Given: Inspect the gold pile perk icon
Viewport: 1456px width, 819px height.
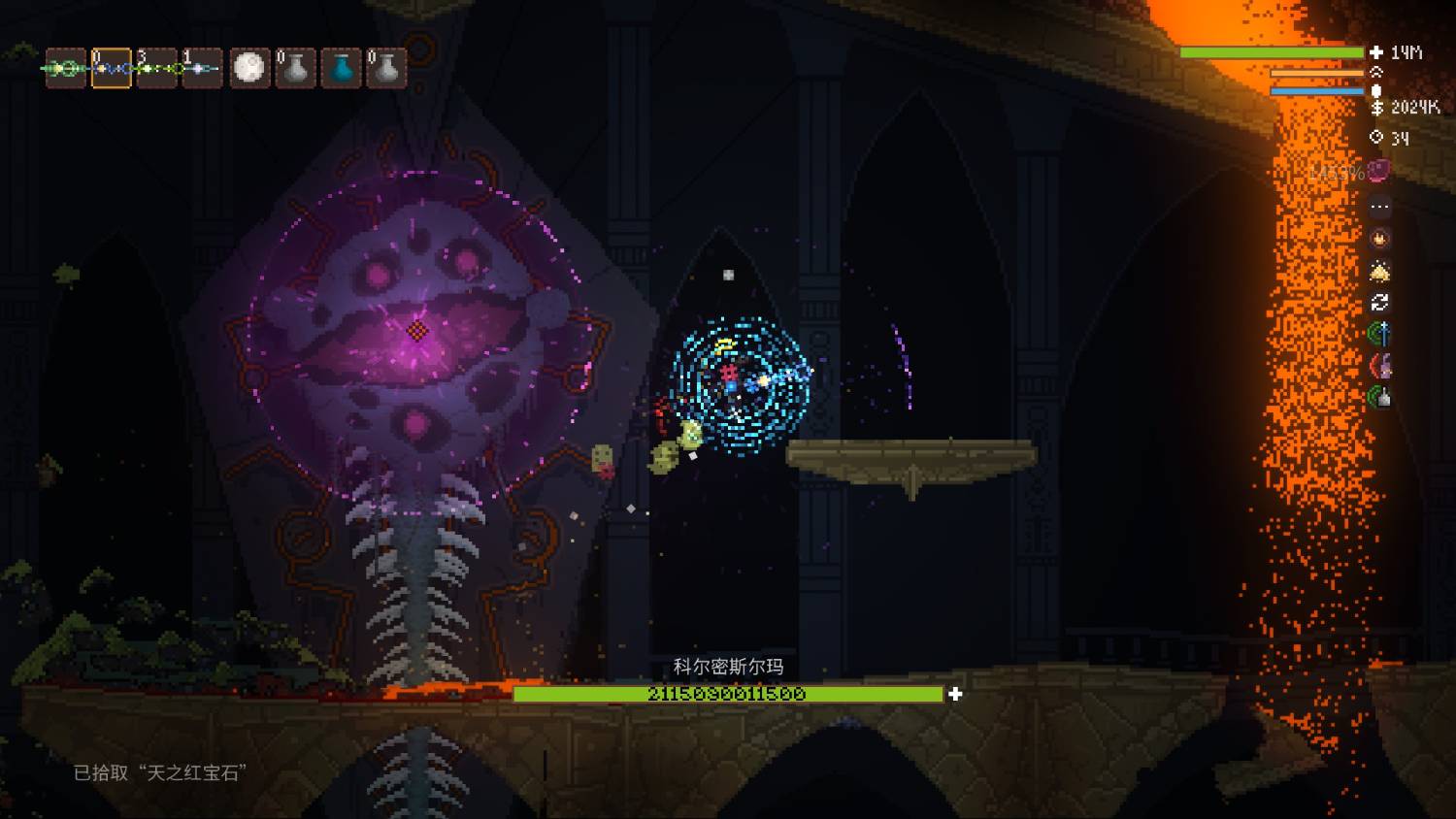Looking at the screenshot, I should point(1379,271).
